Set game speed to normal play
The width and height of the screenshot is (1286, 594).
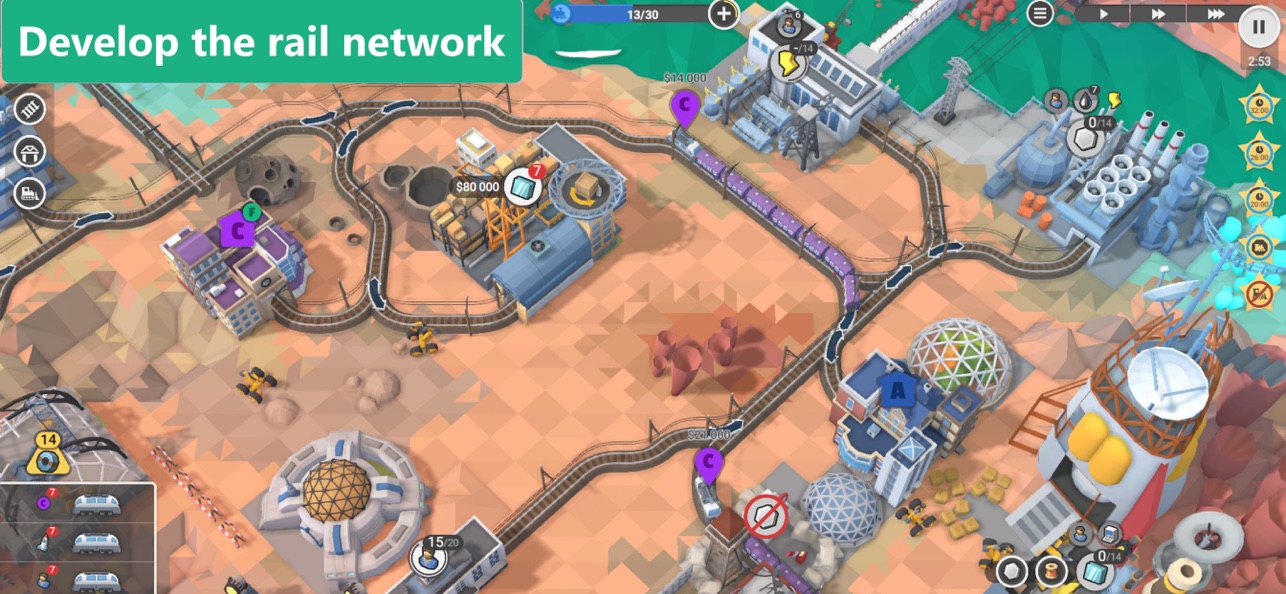[1104, 14]
